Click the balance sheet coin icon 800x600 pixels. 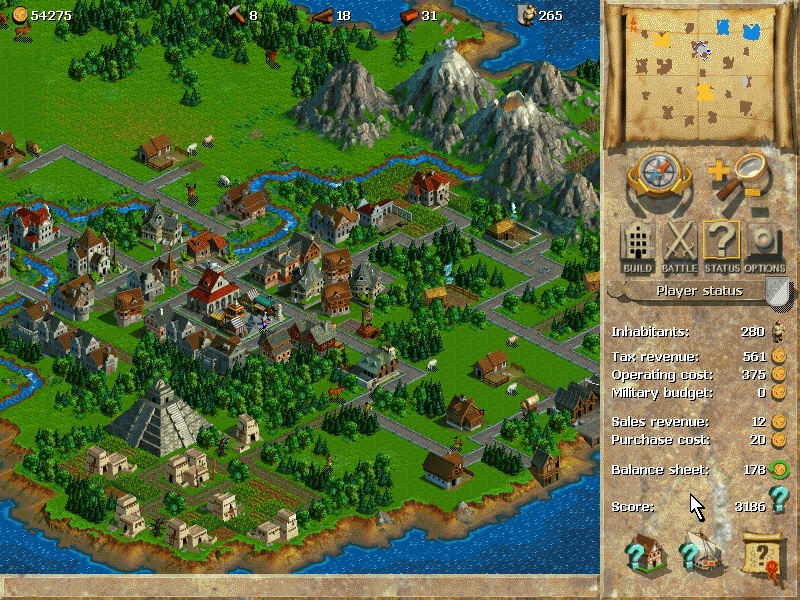(778, 469)
